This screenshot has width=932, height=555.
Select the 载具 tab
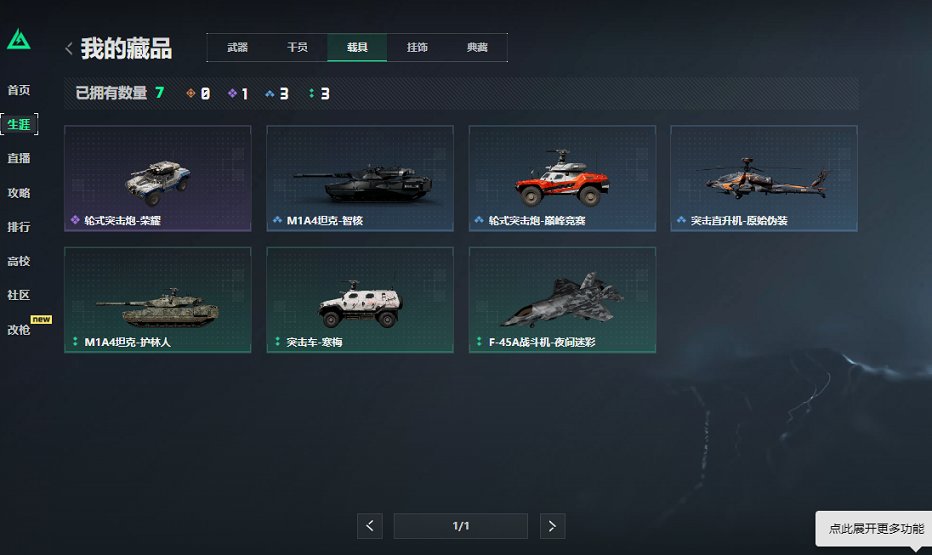[357, 48]
